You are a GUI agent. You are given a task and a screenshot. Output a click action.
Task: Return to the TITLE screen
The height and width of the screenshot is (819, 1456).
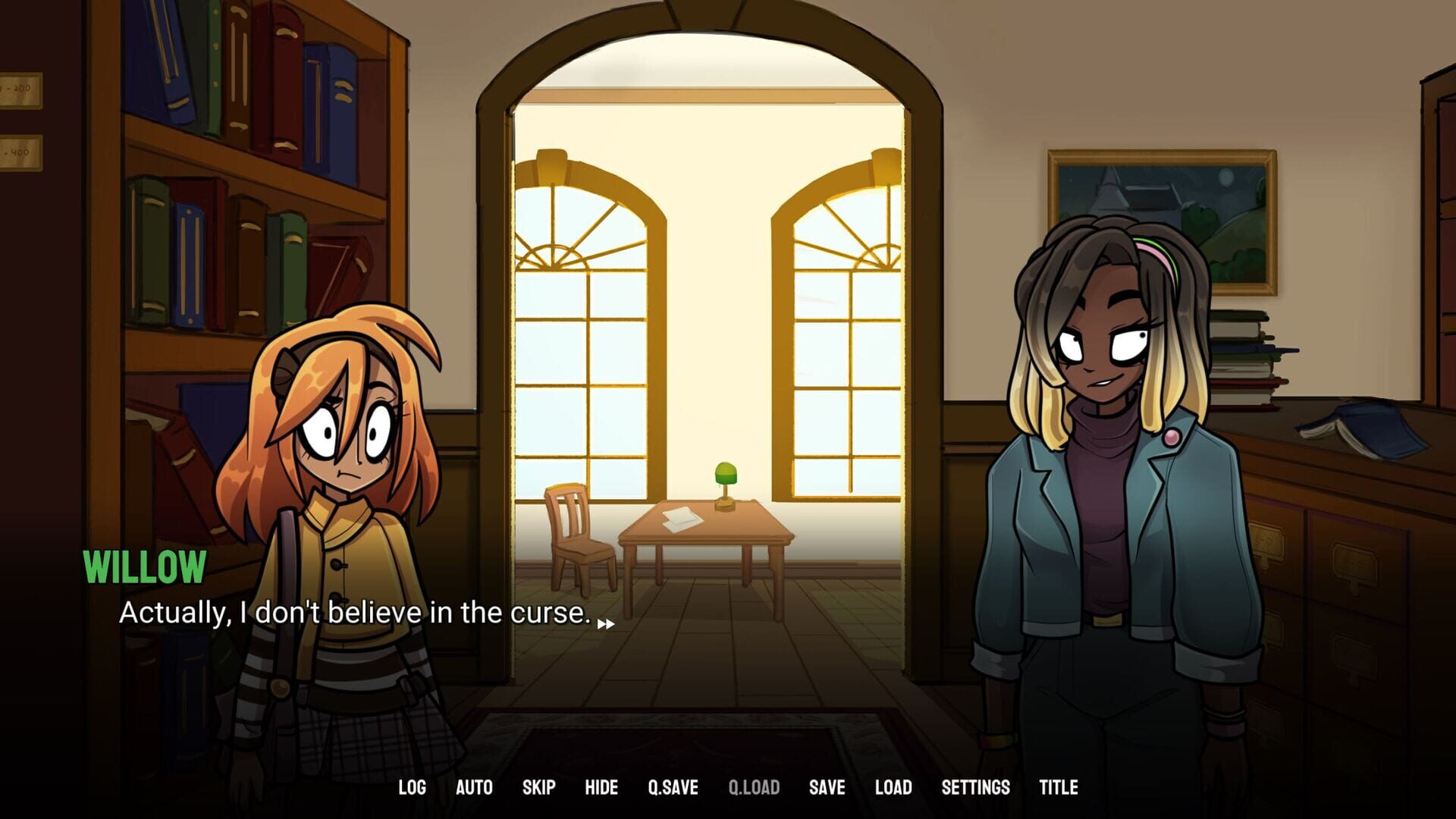[x=1059, y=787]
